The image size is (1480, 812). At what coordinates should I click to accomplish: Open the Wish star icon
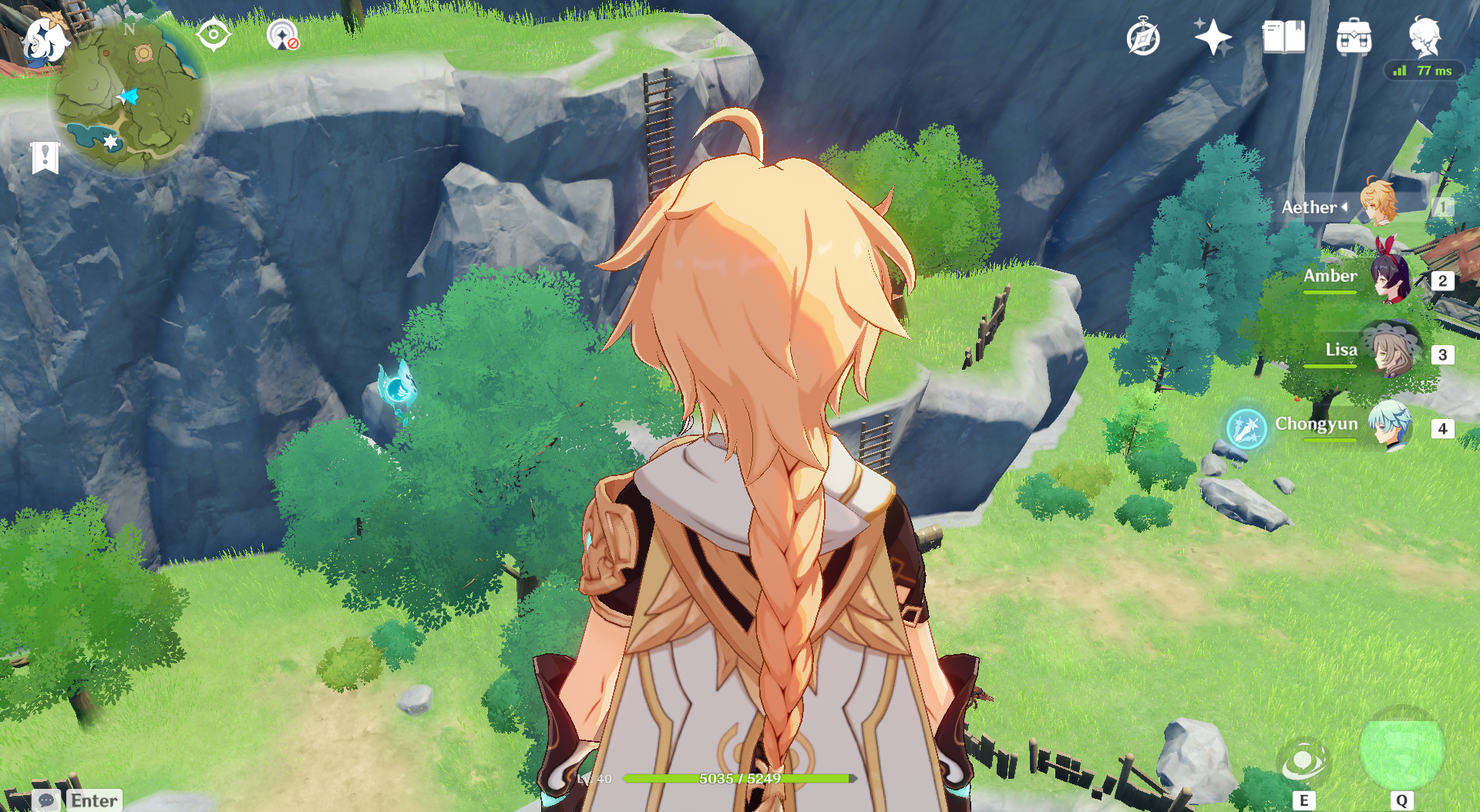[x=1213, y=37]
